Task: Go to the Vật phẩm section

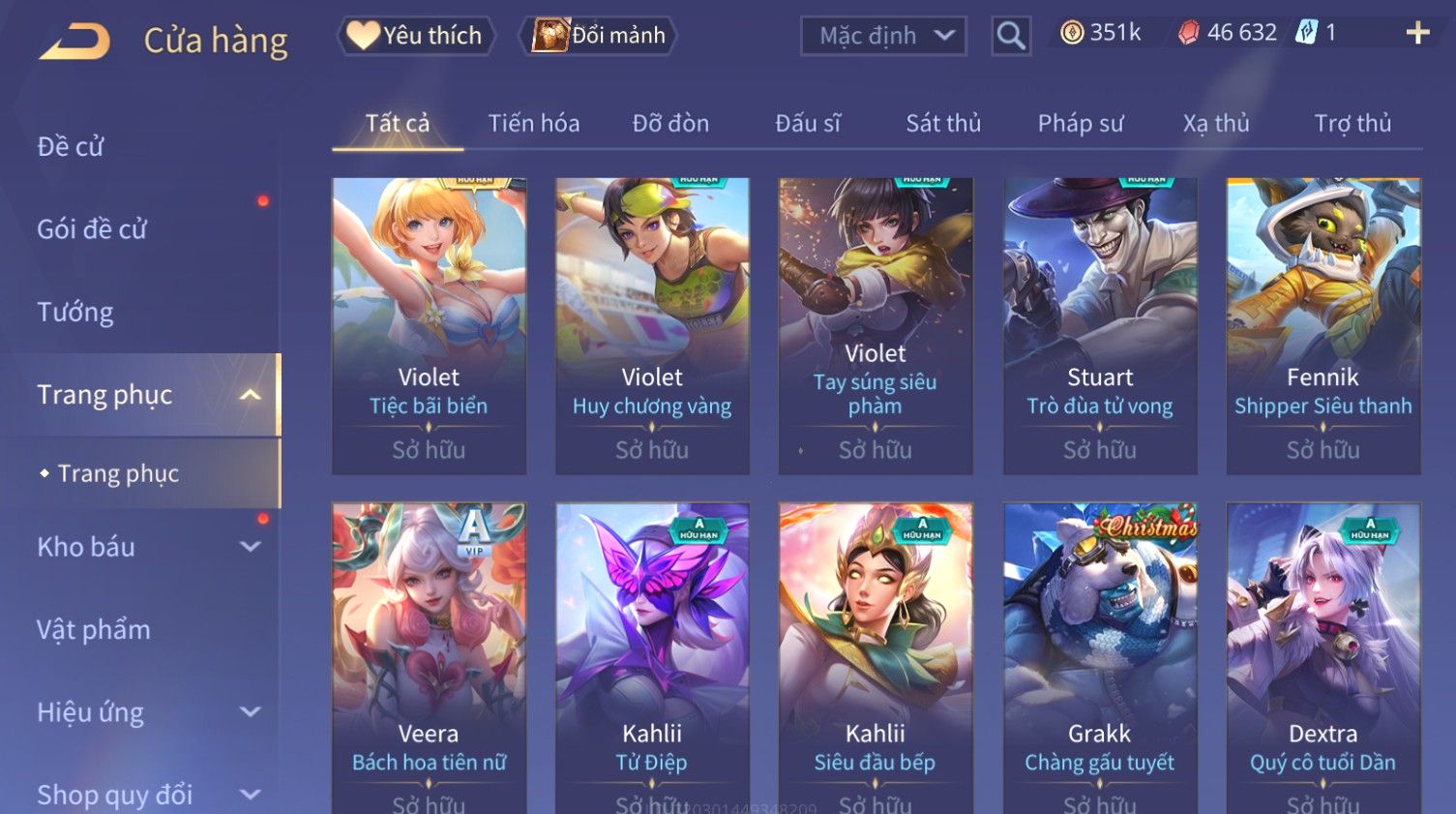Action: pyautogui.click(x=94, y=630)
